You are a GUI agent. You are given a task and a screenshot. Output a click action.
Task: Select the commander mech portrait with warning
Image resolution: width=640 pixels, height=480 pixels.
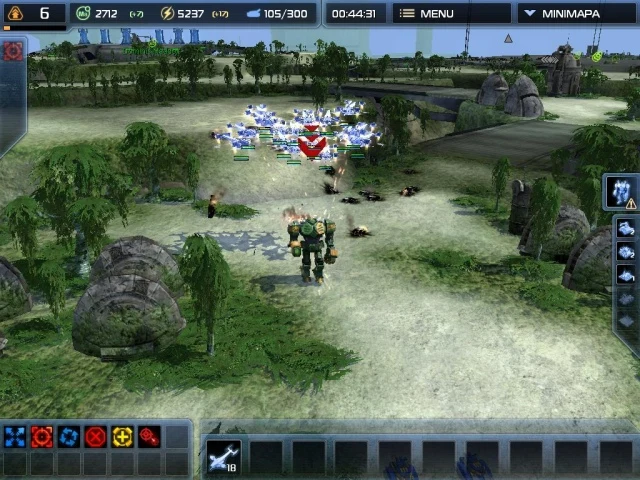pos(625,192)
